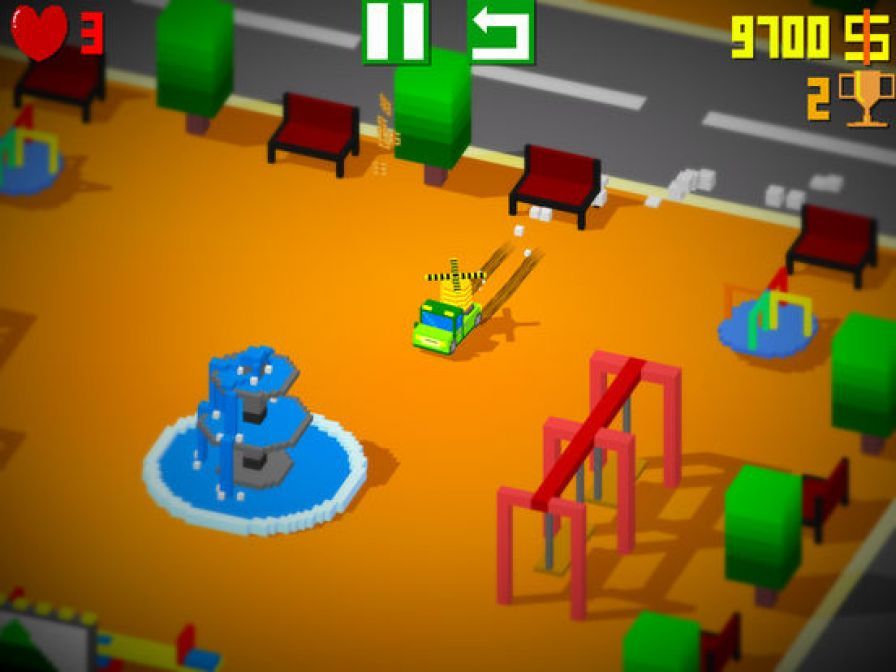Pause the game with the pause button

pos(395,30)
